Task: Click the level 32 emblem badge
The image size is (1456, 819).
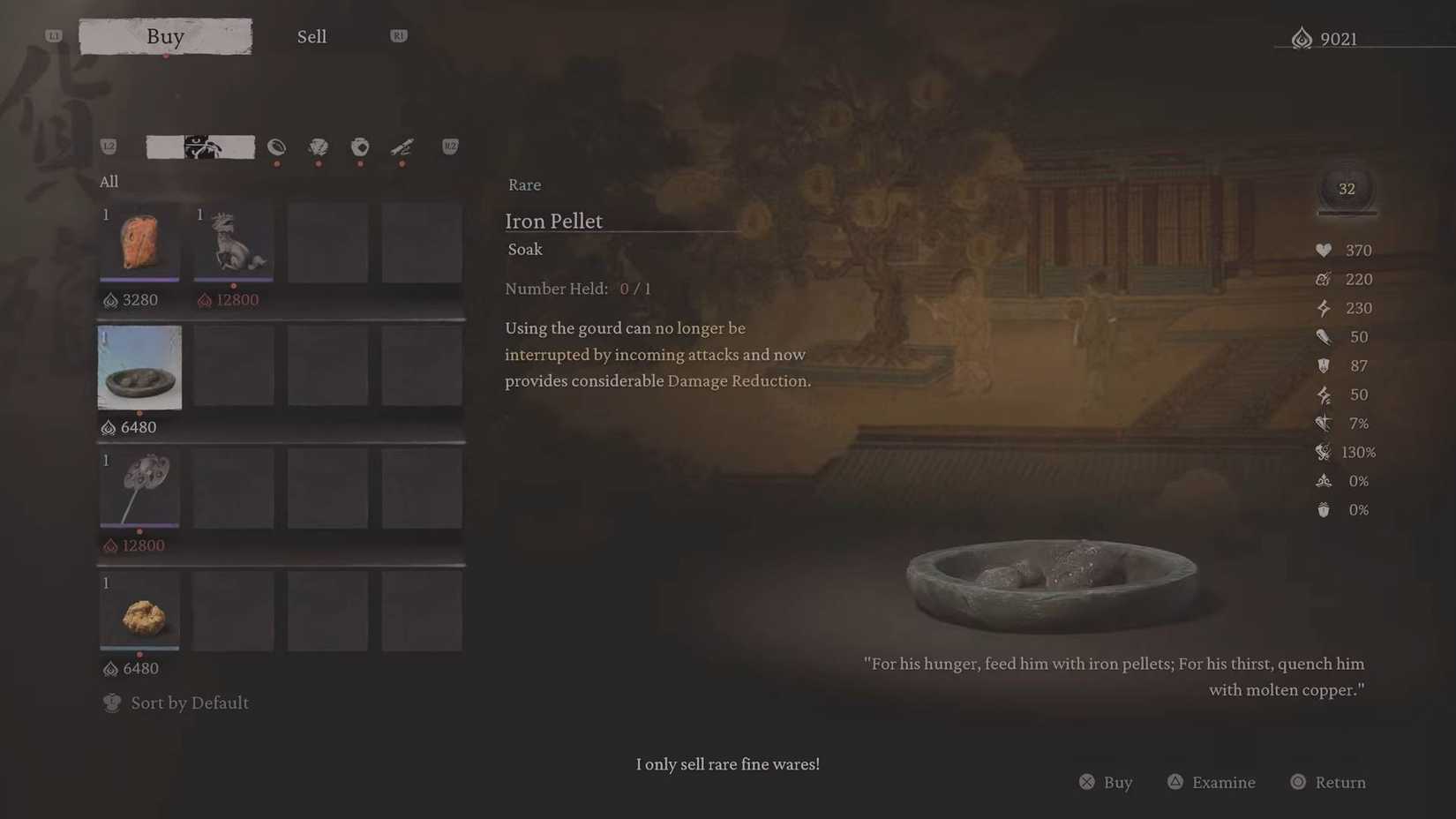Action: click(x=1346, y=188)
